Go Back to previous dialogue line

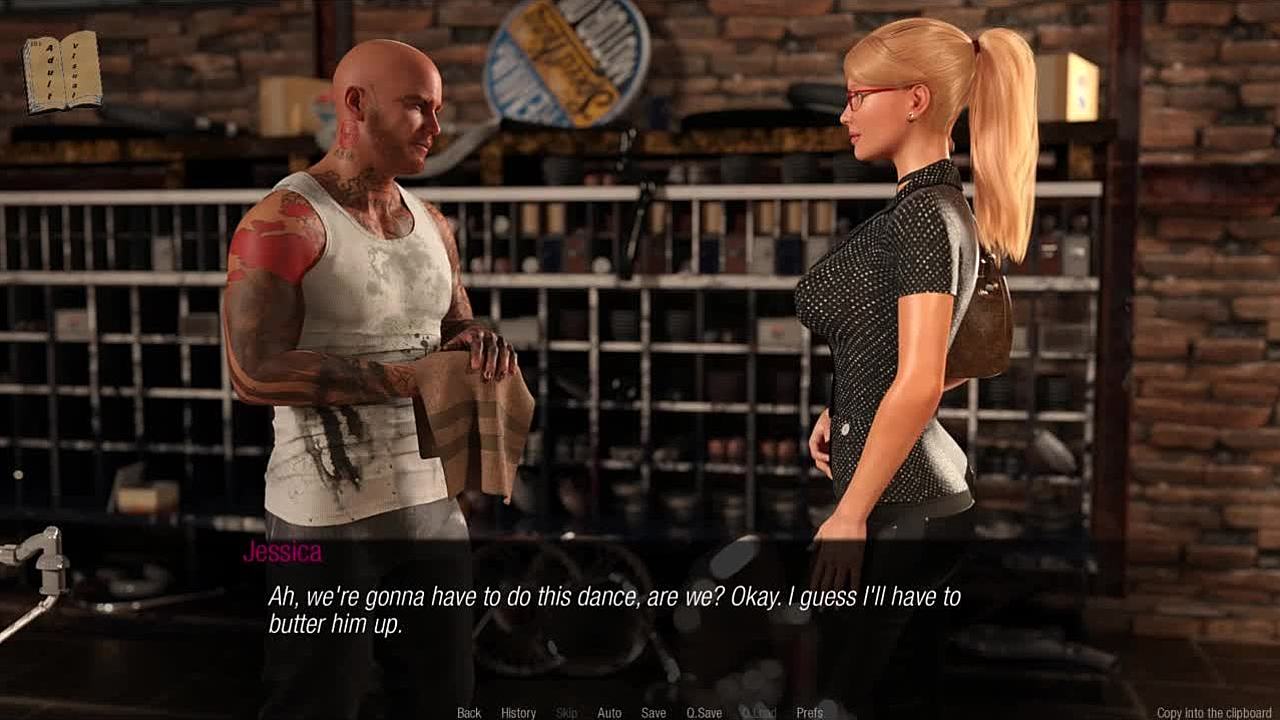coord(469,713)
